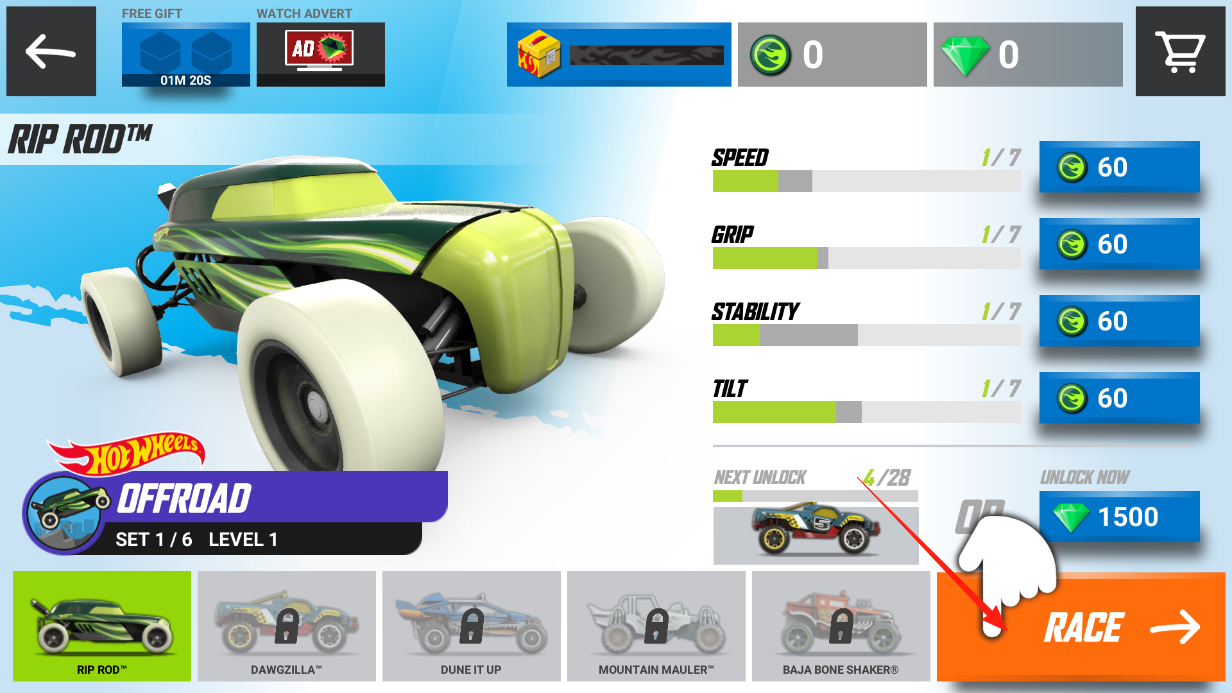Choose the locked Baja Bone Shaker car
Image resolution: width=1232 pixels, height=693 pixels.
tap(841, 627)
